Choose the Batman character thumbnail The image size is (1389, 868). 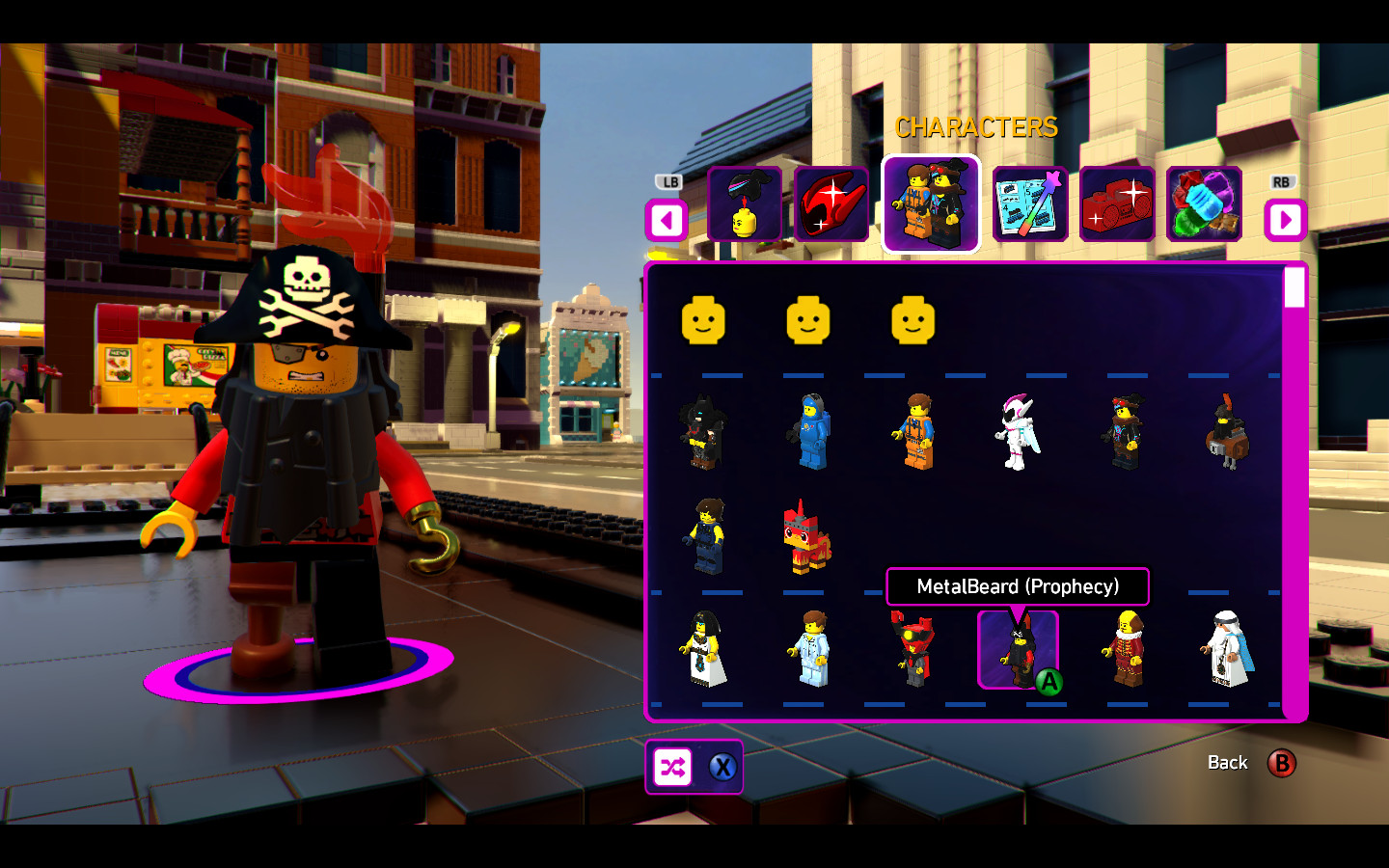pyautogui.click(x=703, y=429)
